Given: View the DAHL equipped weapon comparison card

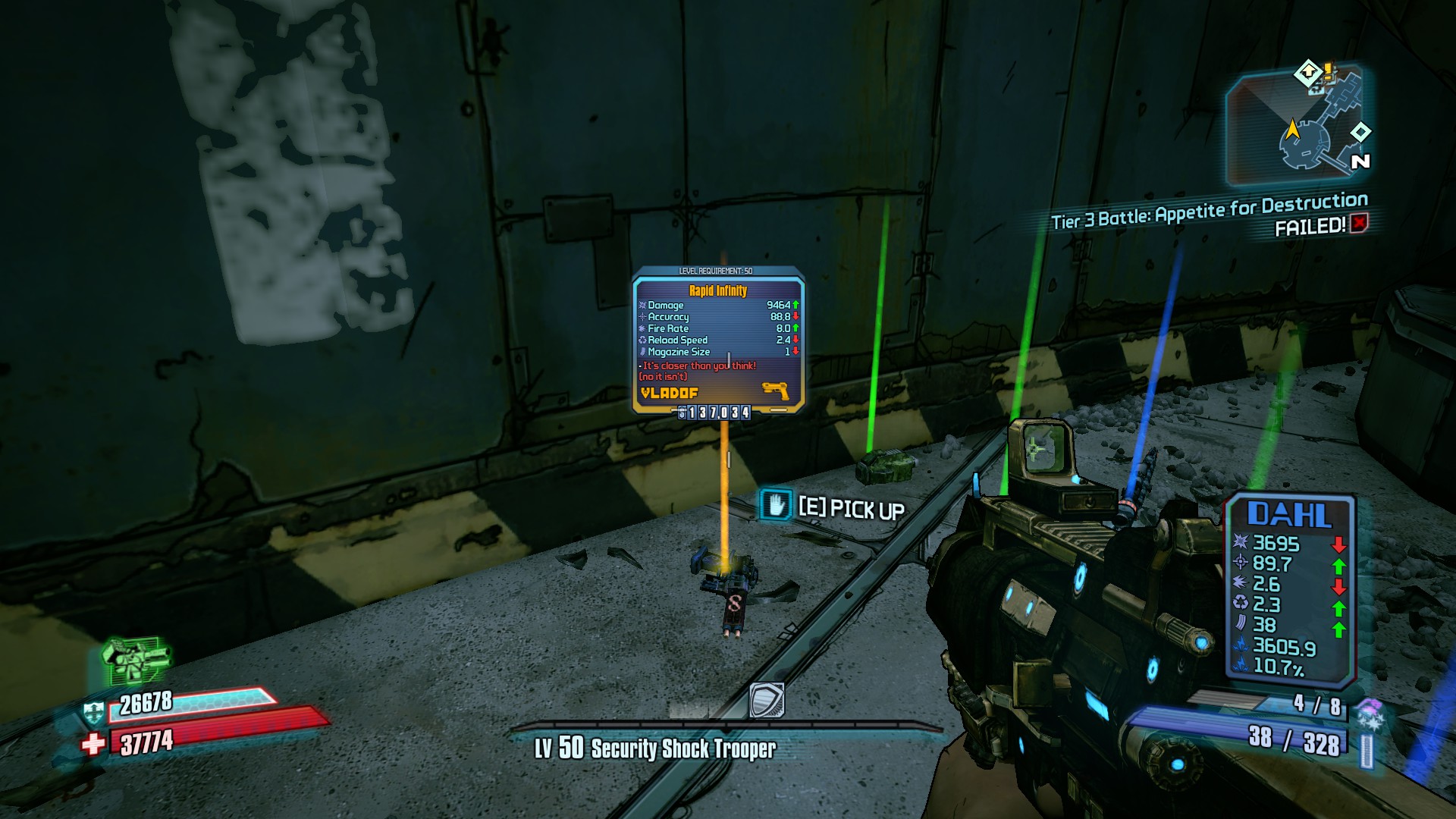Looking at the screenshot, I should click(1289, 588).
